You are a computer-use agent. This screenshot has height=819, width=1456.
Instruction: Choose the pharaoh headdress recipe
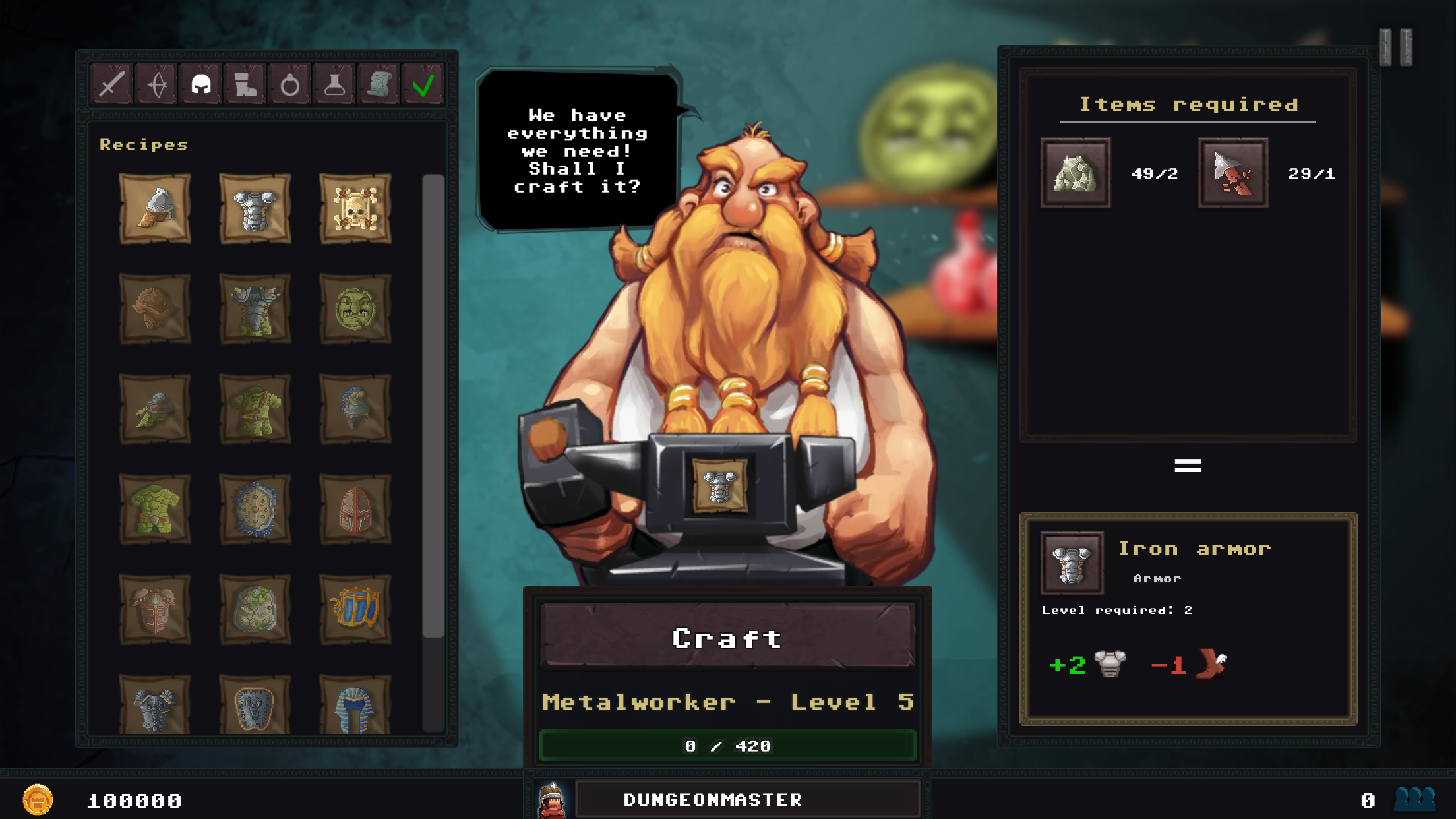coord(355,707)
